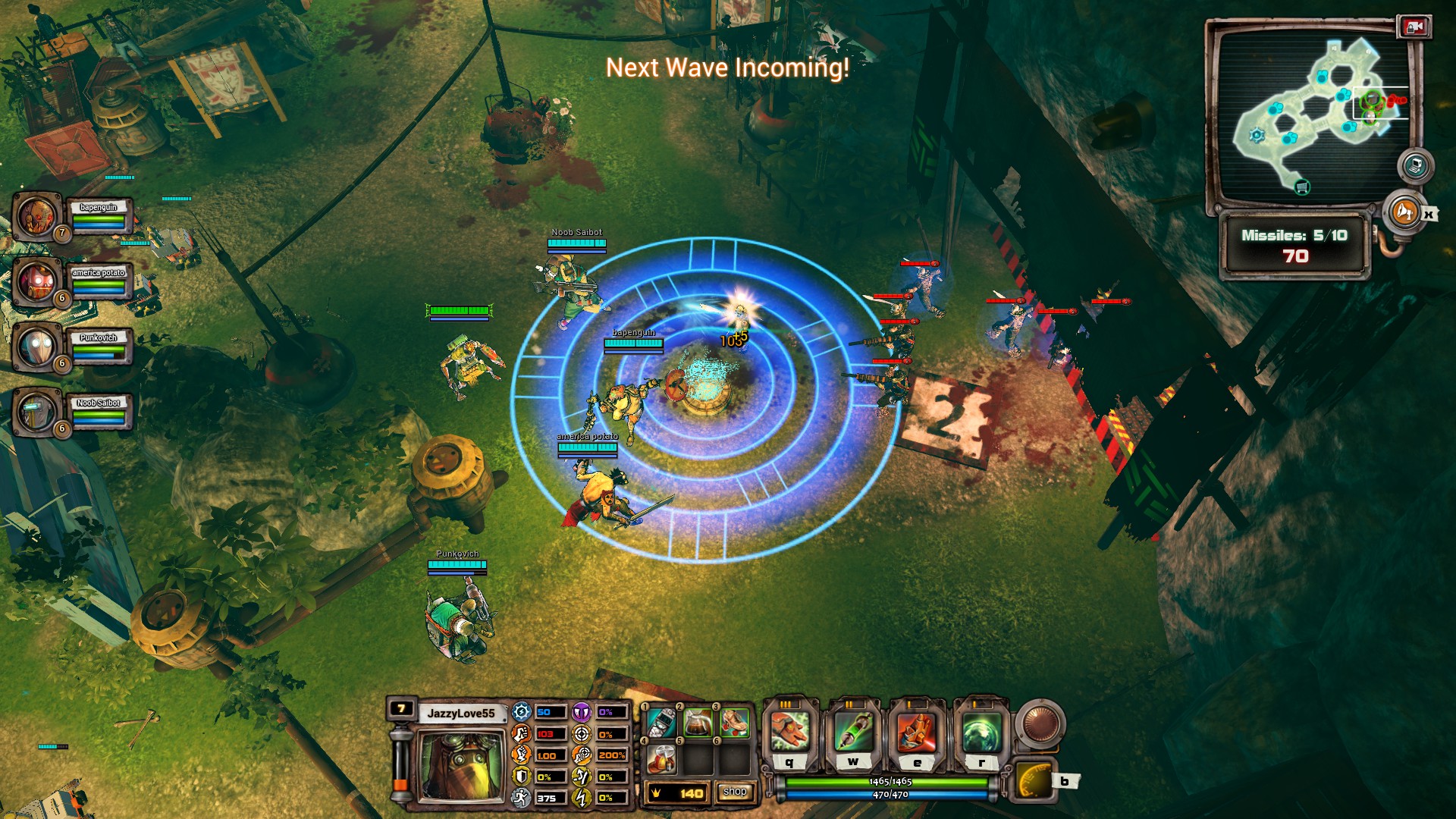
Task: Toggle the camera lock button
Action: 1414,27
